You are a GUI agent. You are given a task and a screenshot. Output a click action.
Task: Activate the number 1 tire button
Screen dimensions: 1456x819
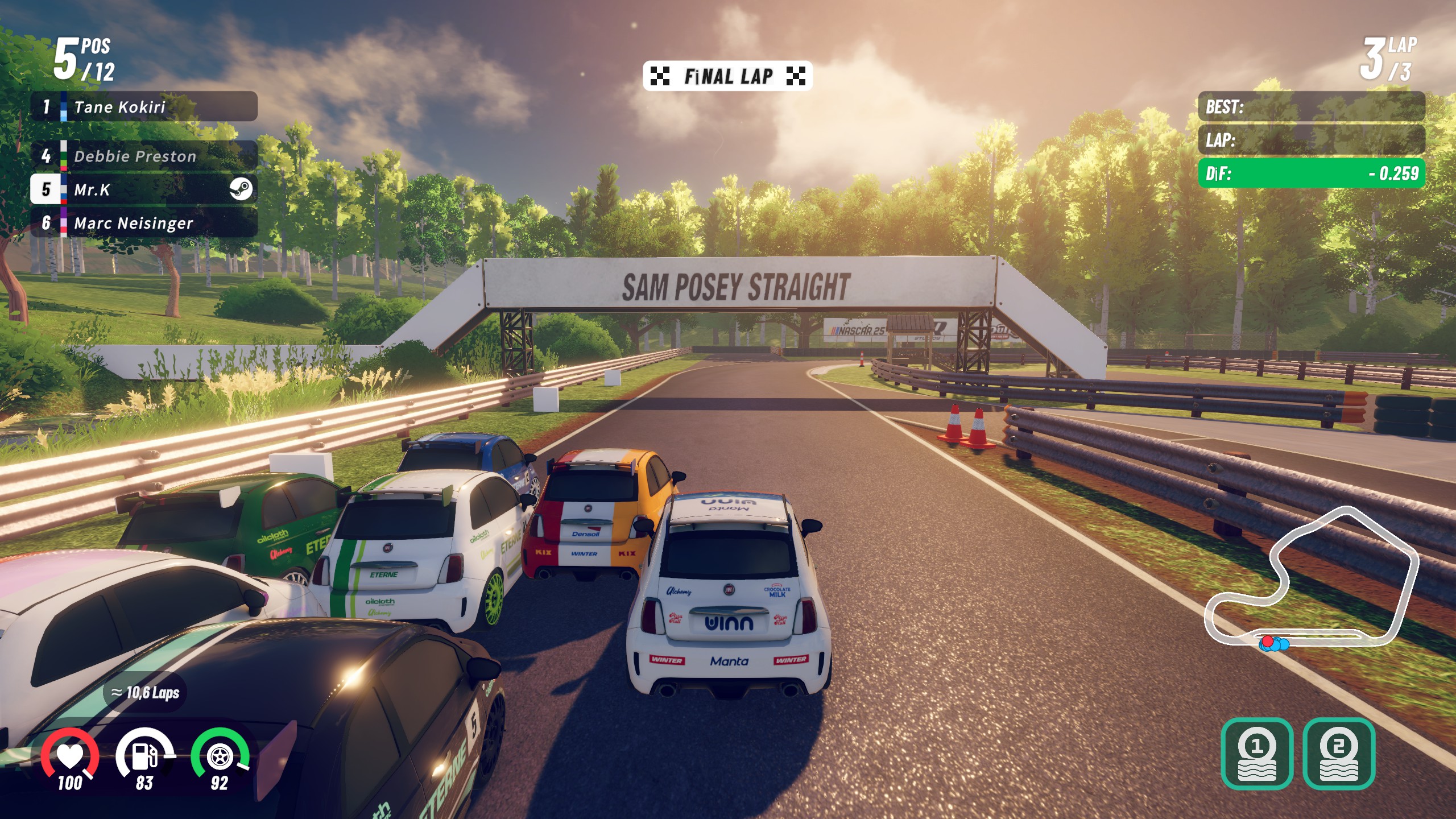1257,754
